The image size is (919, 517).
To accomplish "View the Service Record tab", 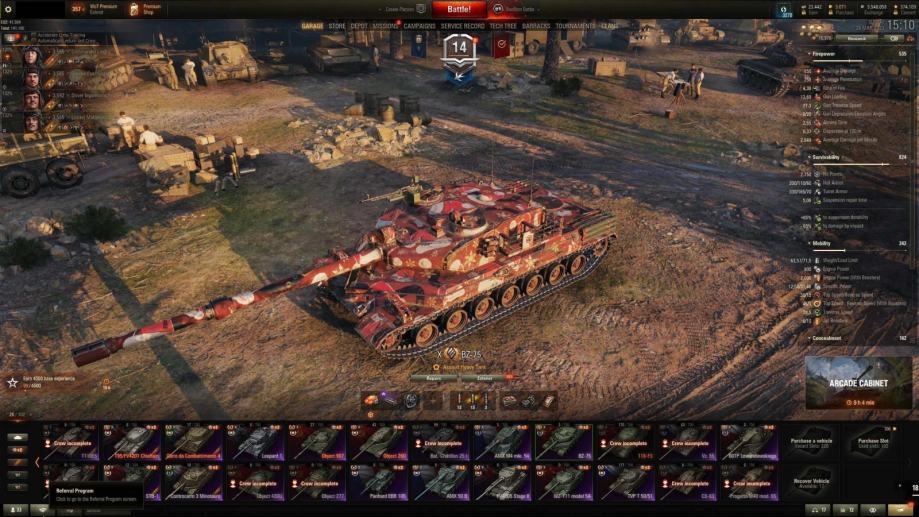I will click(x=462, y=26).
